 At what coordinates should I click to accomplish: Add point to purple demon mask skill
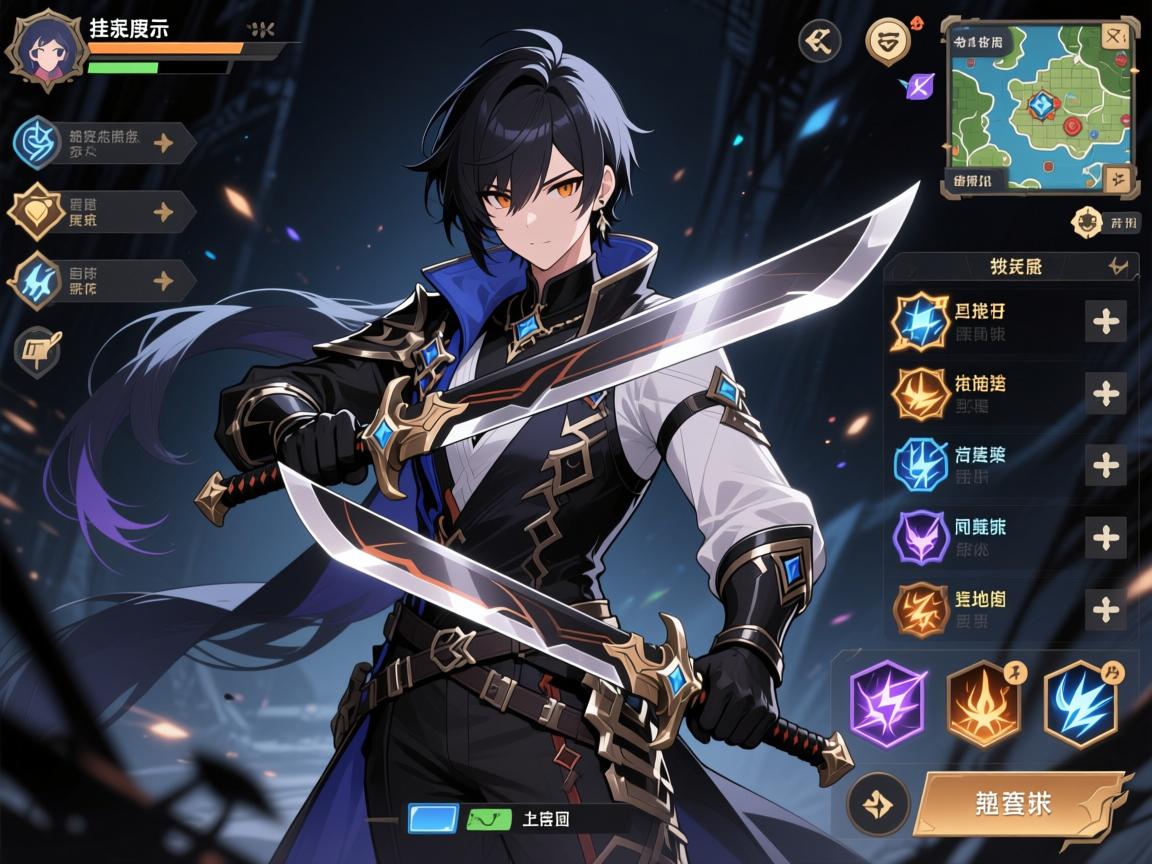coord(1105,538)
